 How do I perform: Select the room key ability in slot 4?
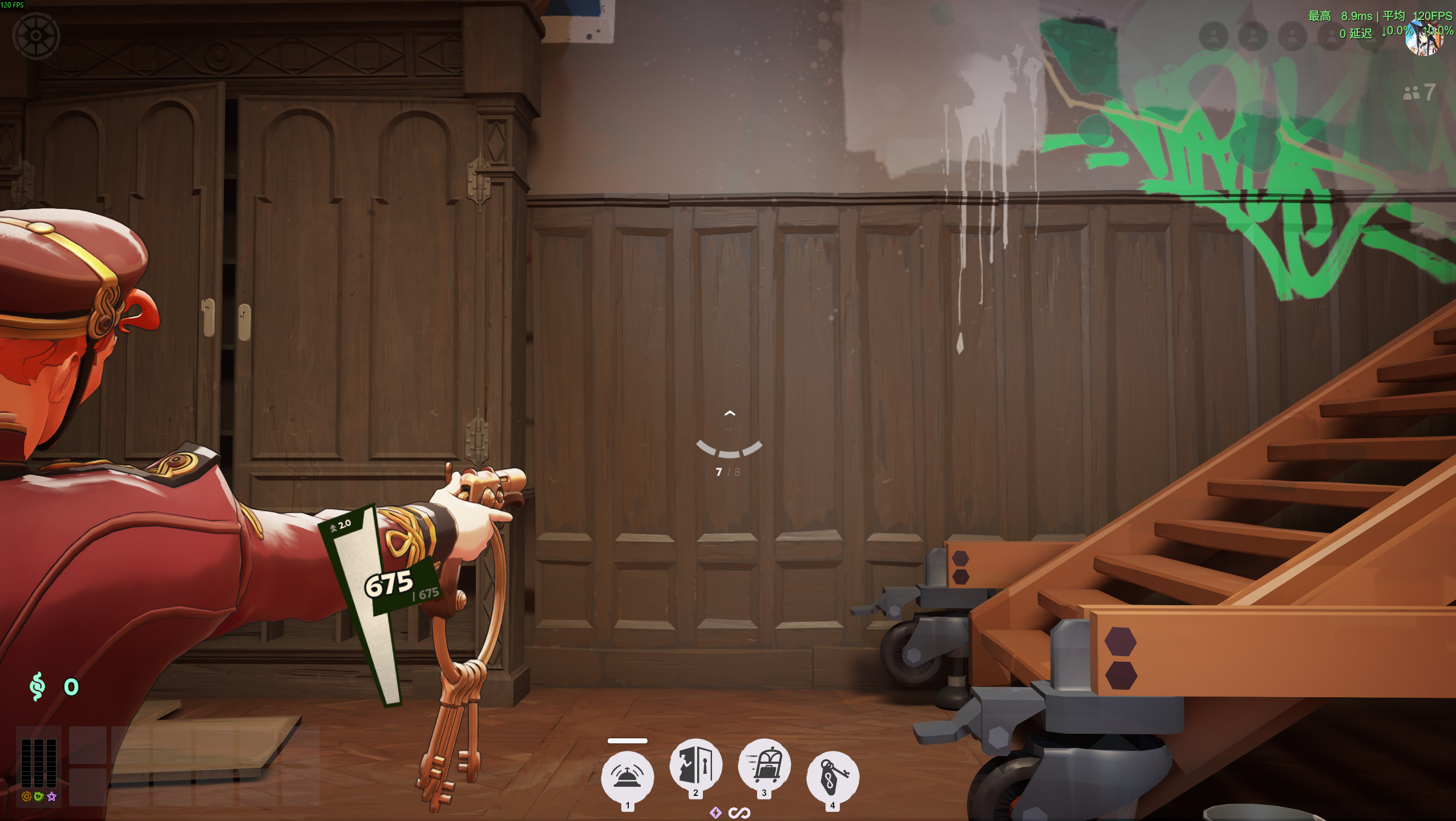pos(834,776)
